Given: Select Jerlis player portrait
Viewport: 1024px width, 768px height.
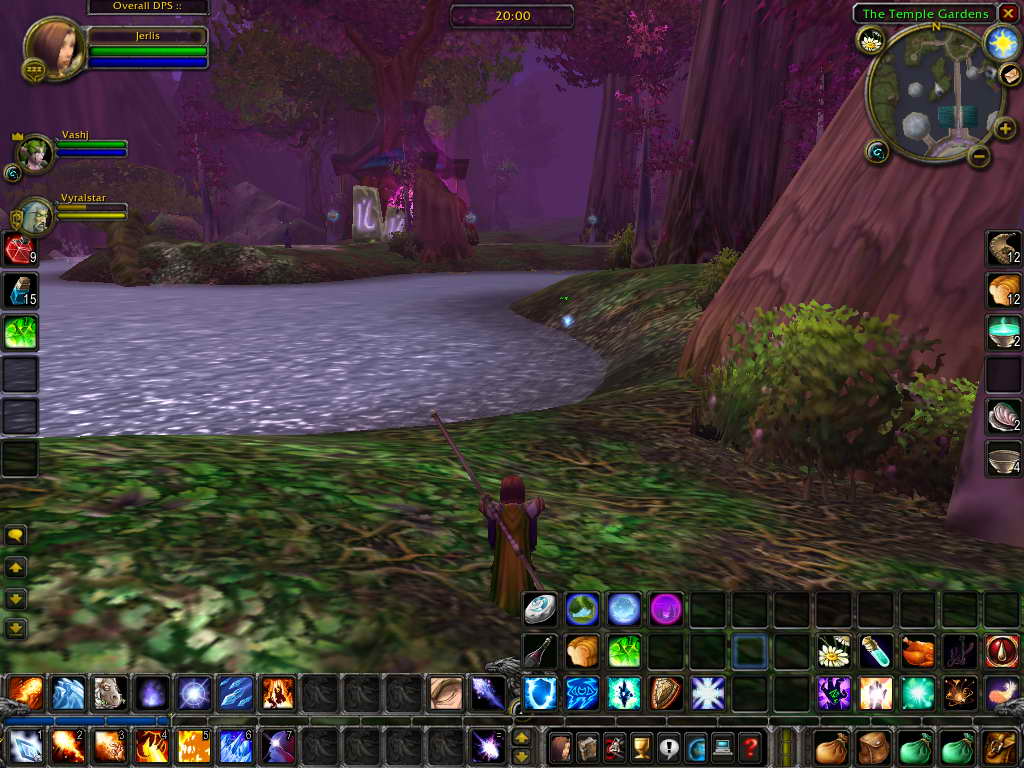Looking at the screenshot, I should (x=55, y=47).
